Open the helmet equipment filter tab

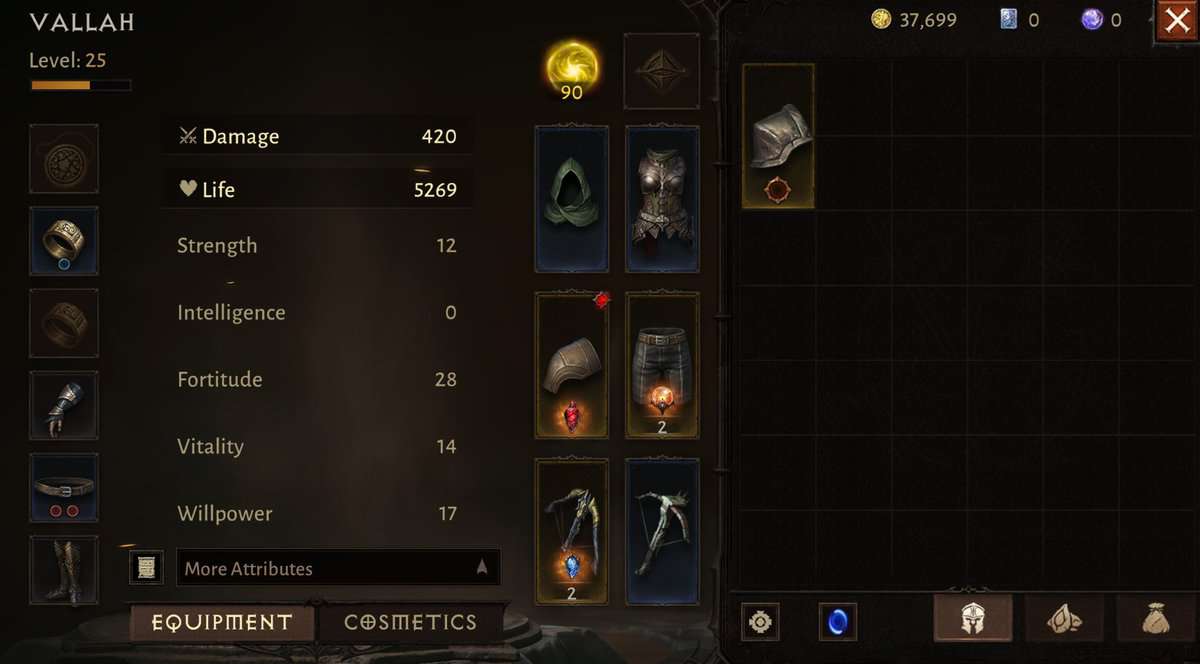(x=972, y=619)
